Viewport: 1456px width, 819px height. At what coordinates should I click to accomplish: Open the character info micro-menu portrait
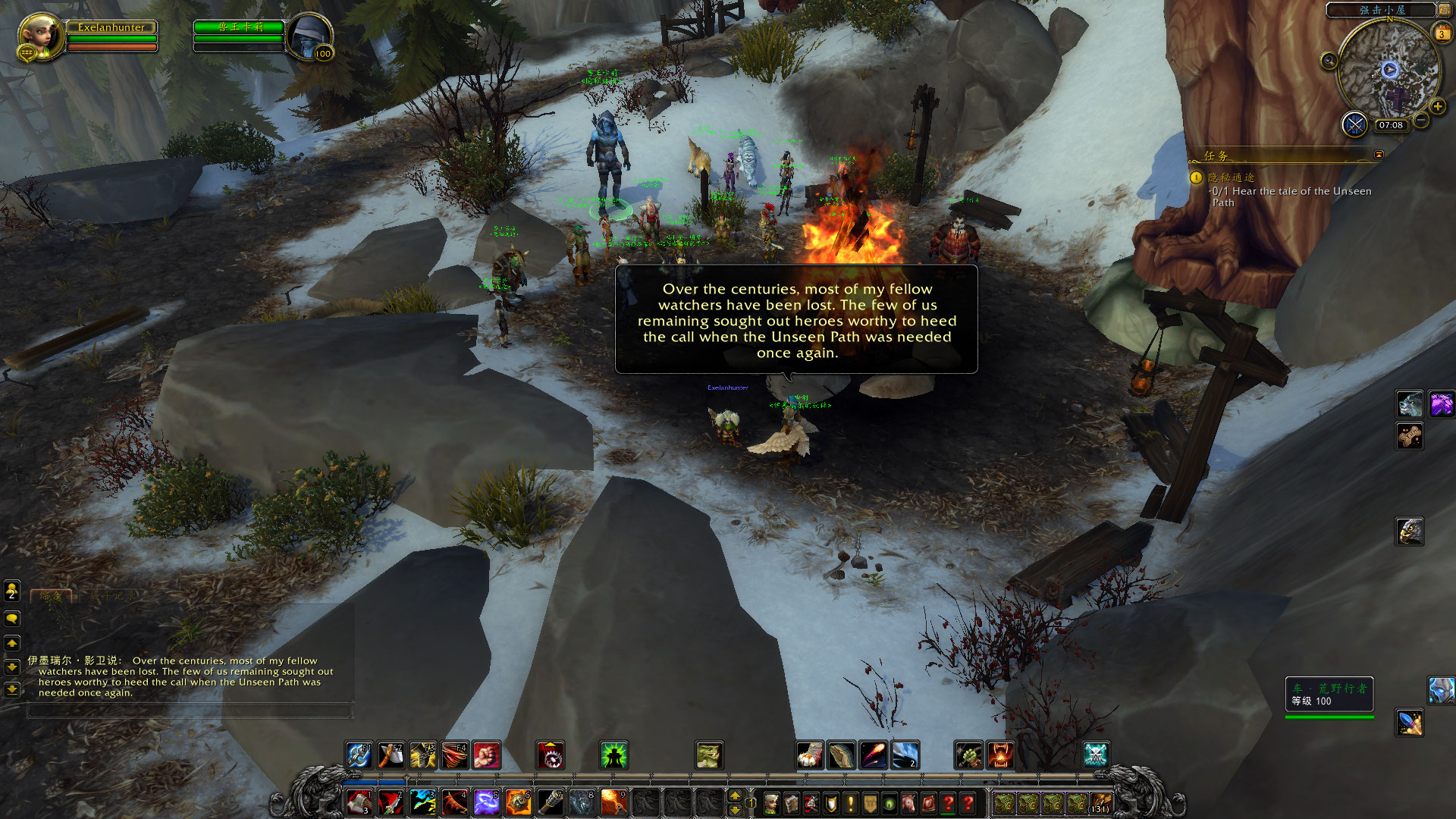tap(771, 802)
